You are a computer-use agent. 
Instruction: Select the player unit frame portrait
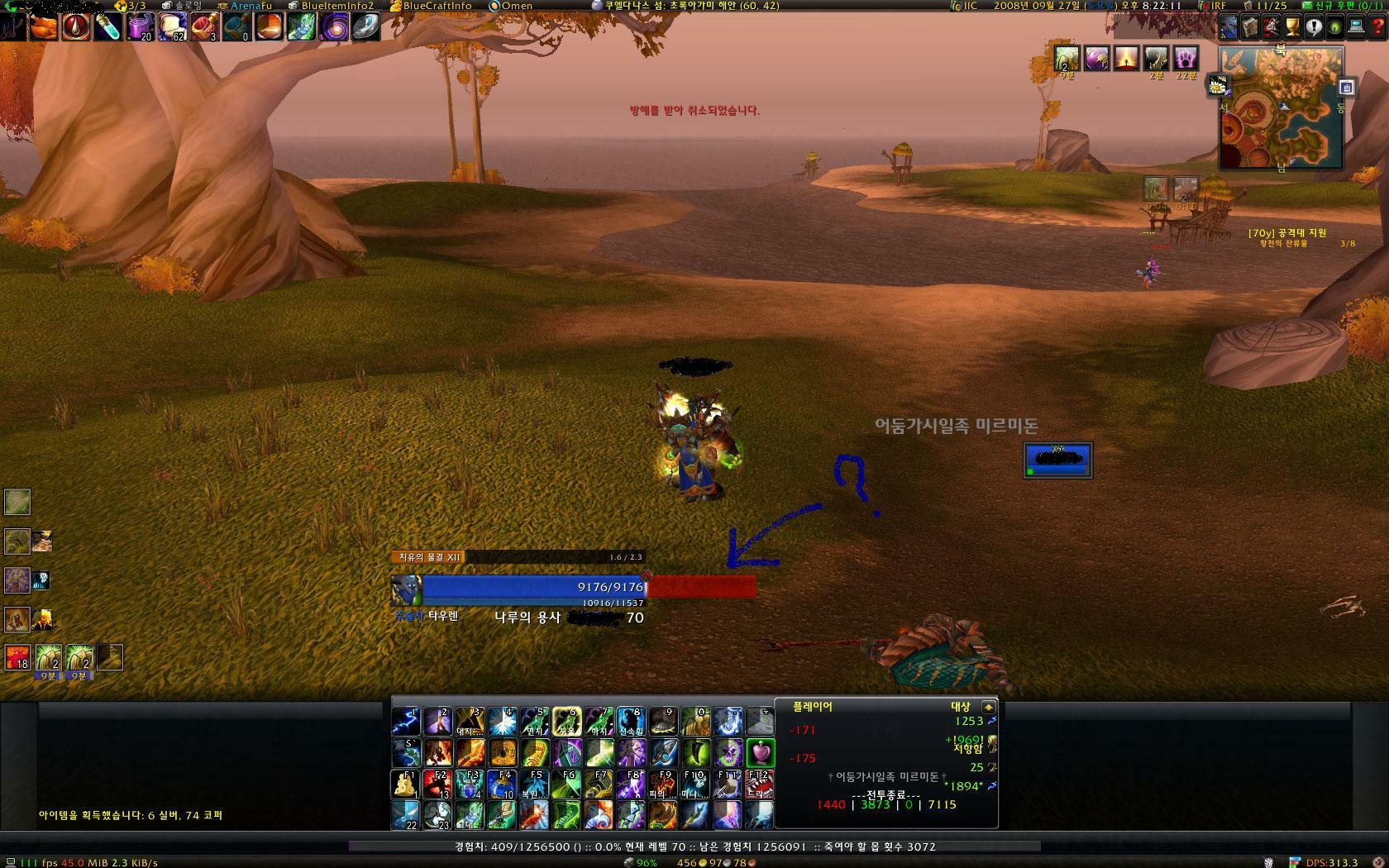click(x=406, y=590)
